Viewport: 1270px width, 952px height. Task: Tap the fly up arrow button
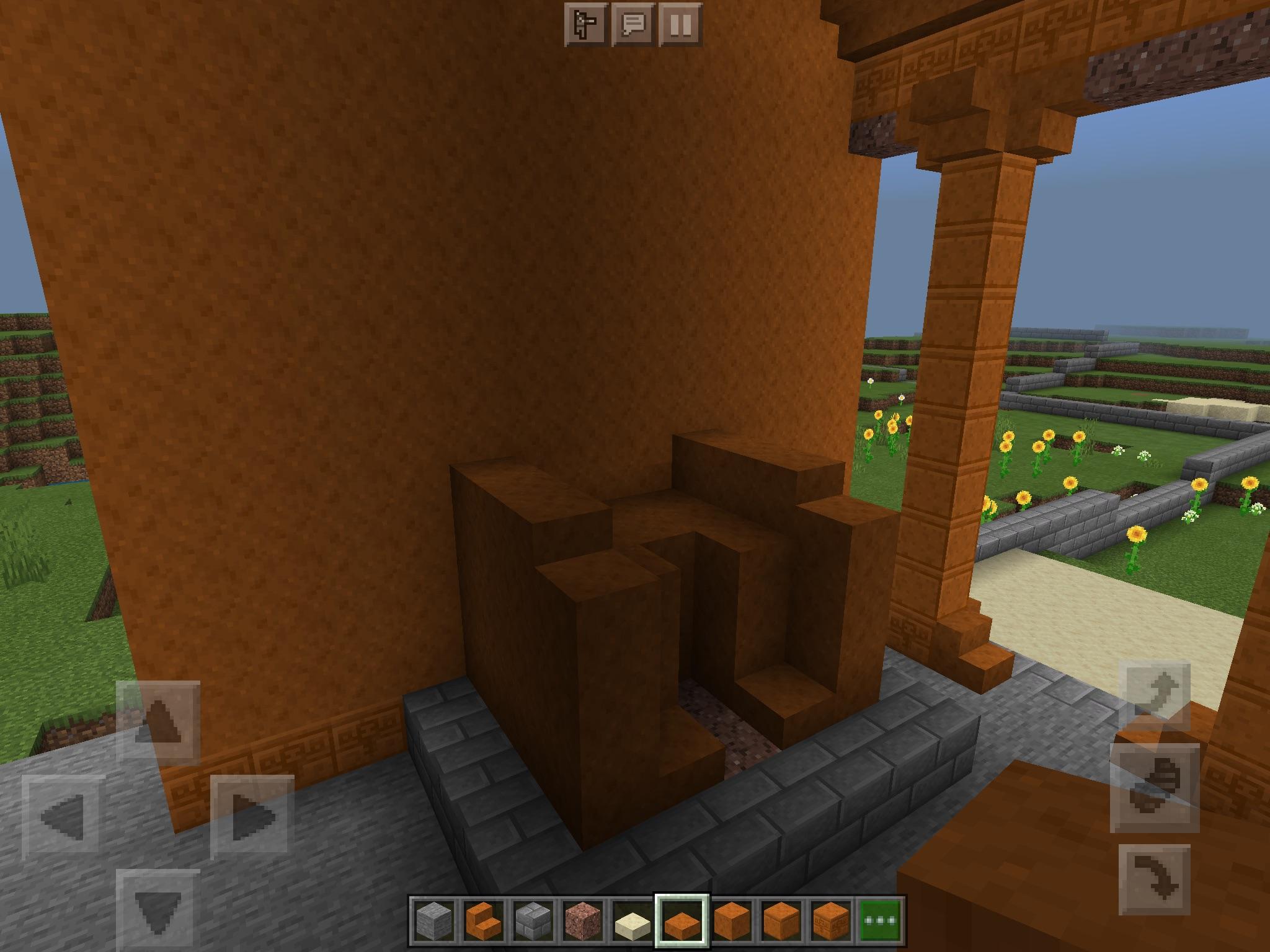pyautogui.click(x=1154, y=696)
